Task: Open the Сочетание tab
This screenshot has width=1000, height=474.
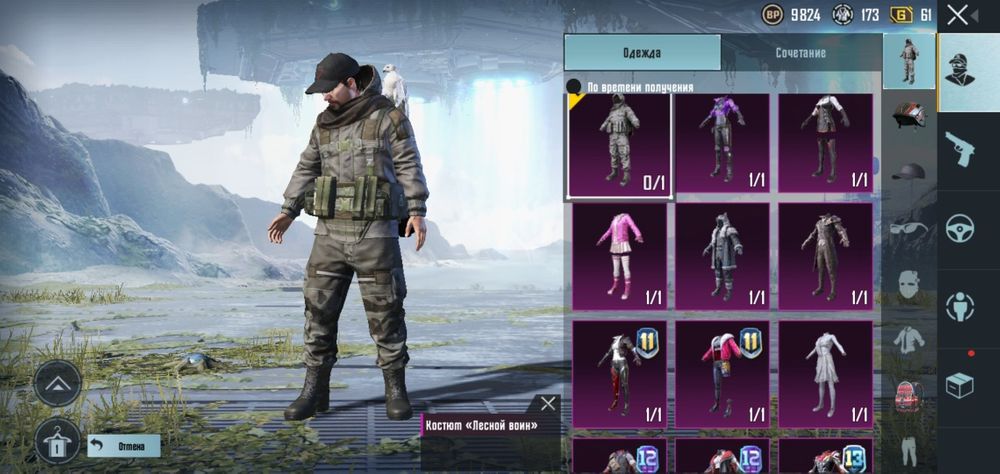Action: [x=800, y=53]
